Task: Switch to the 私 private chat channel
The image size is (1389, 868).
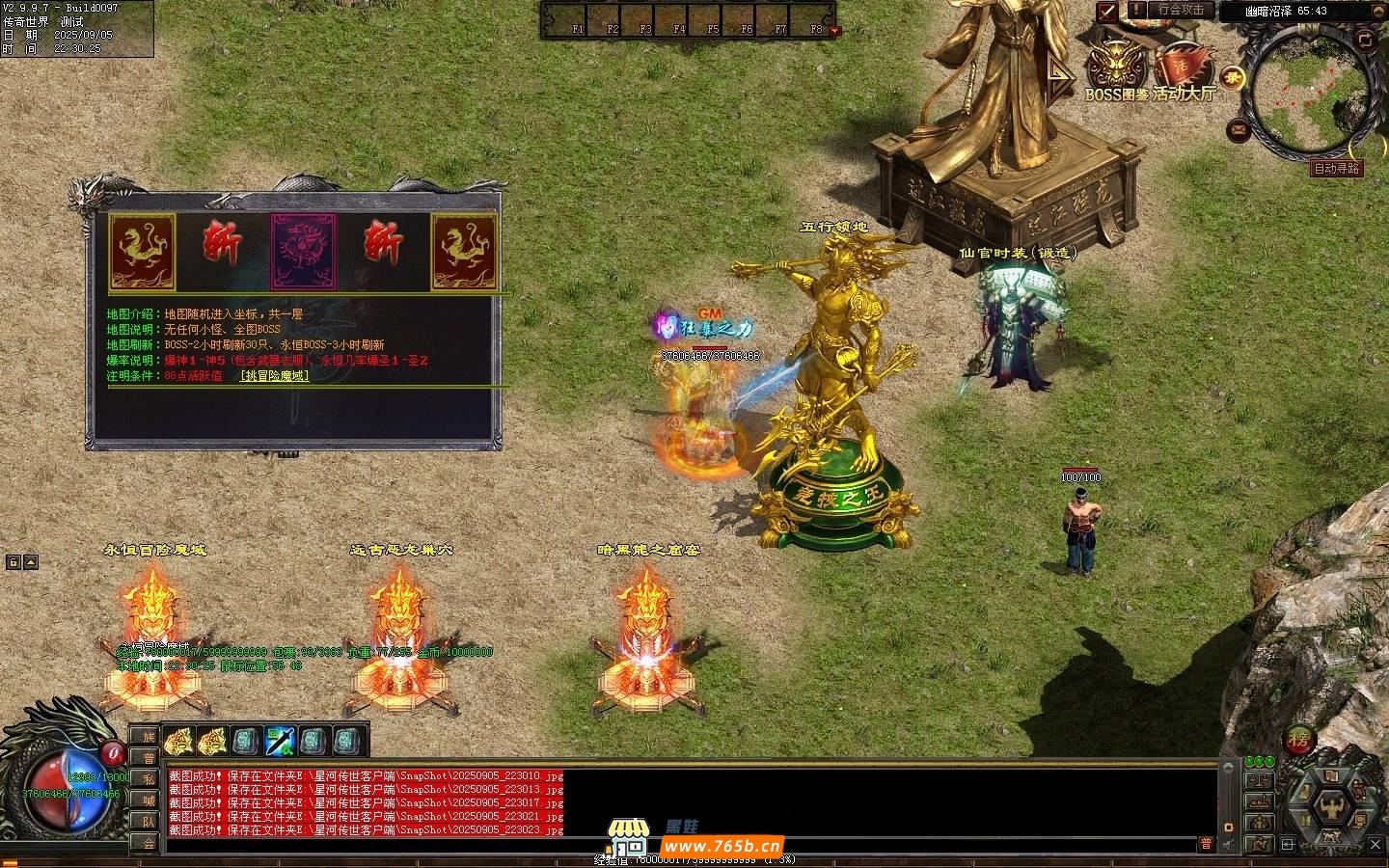Action: (149, 779)
